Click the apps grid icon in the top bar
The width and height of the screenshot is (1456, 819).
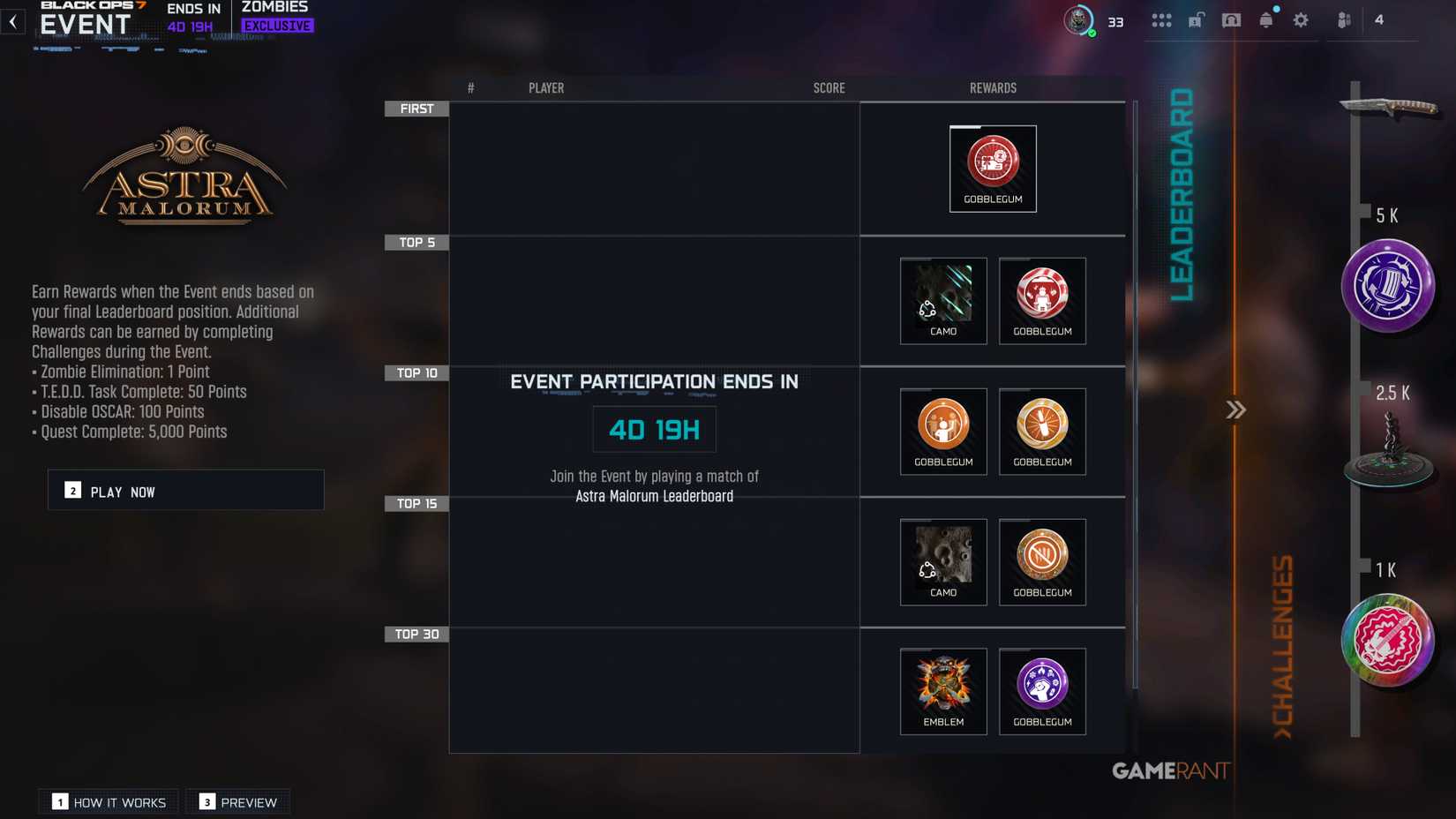point(1161,19)
